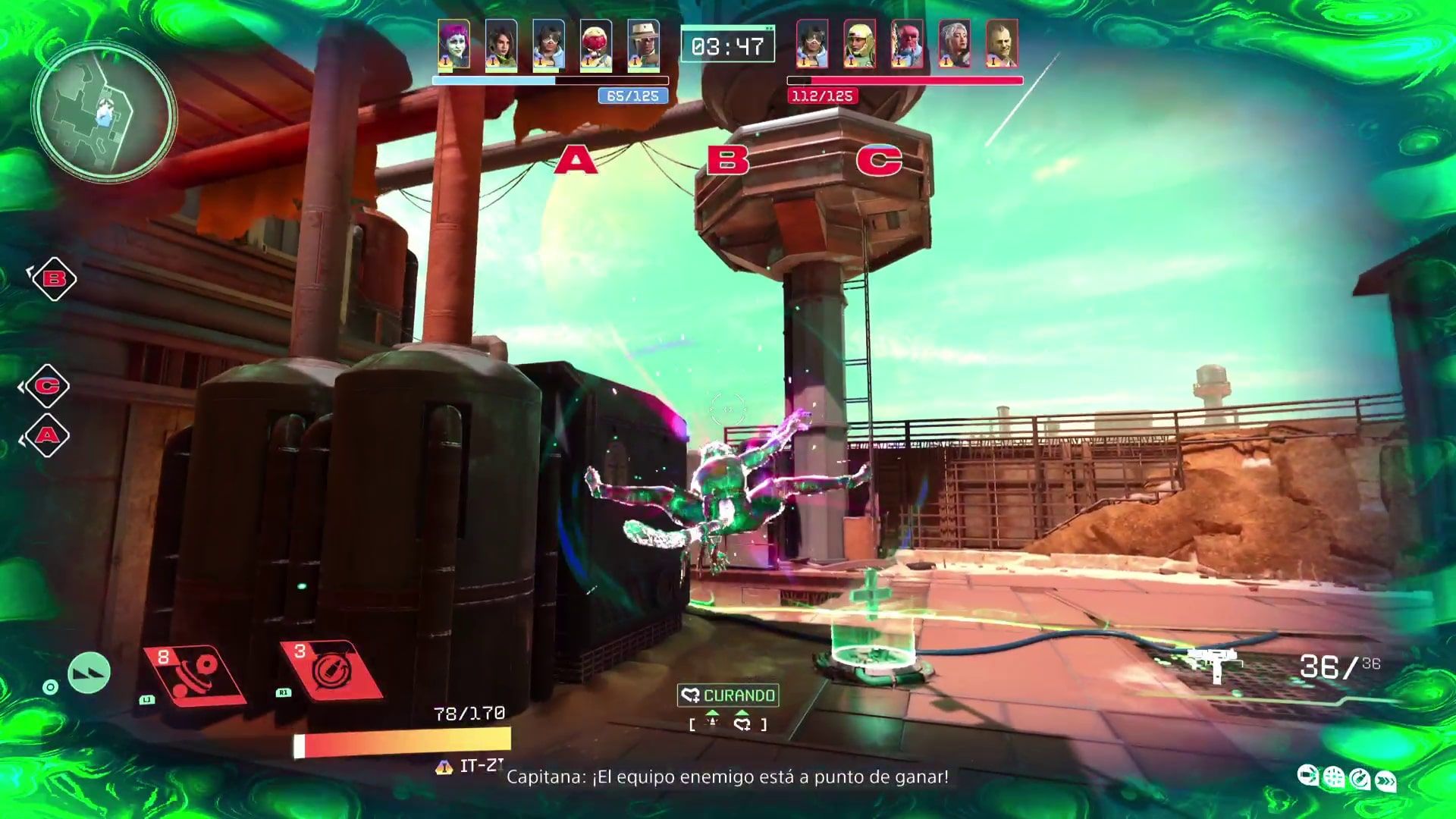Activate the R1 reload-boost ability icon
The height and width of the screenshot is (819, 1456).
328,664
